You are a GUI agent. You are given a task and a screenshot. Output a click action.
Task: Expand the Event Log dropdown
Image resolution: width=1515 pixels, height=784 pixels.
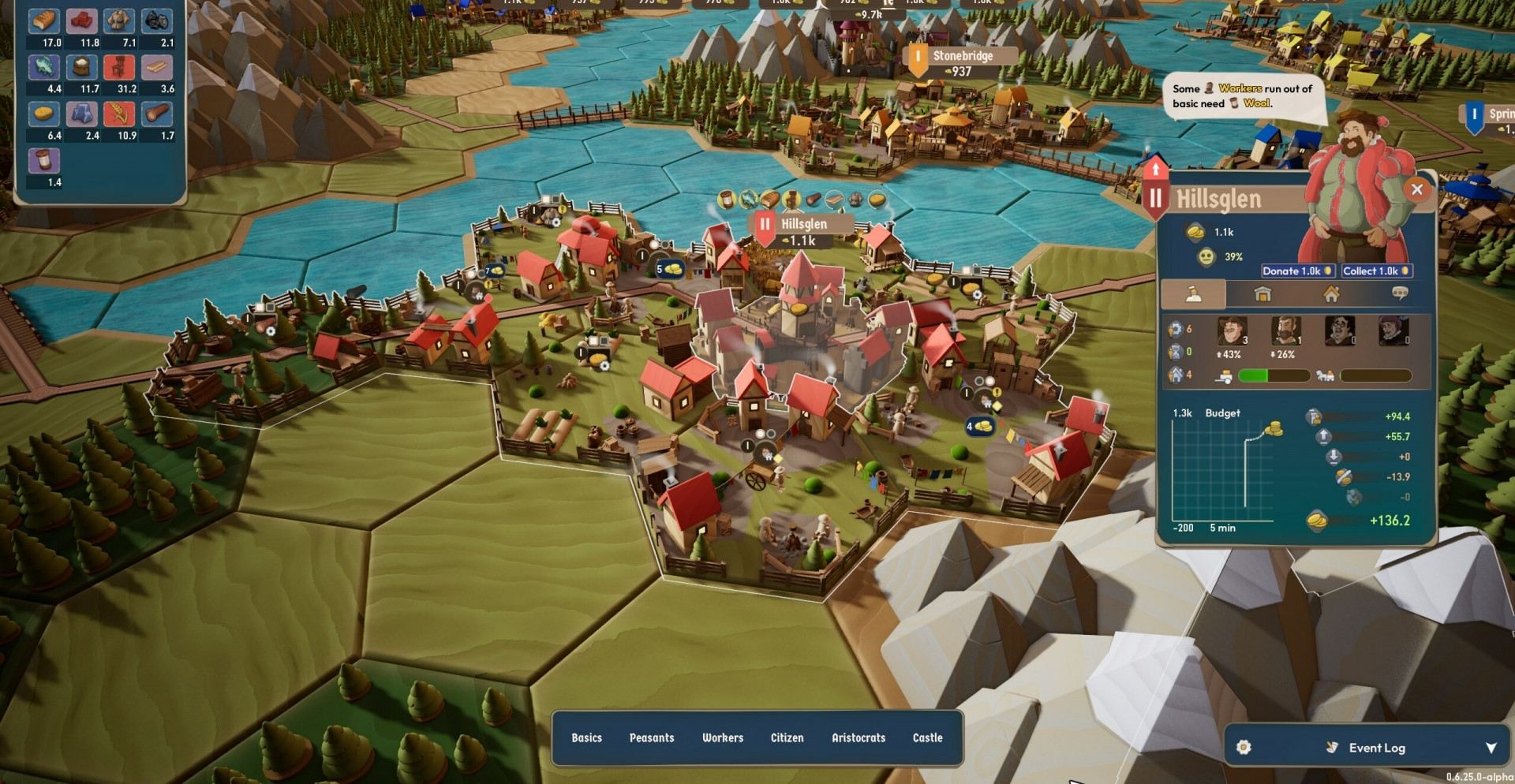pyautogui.click(x=1491, y=748)
